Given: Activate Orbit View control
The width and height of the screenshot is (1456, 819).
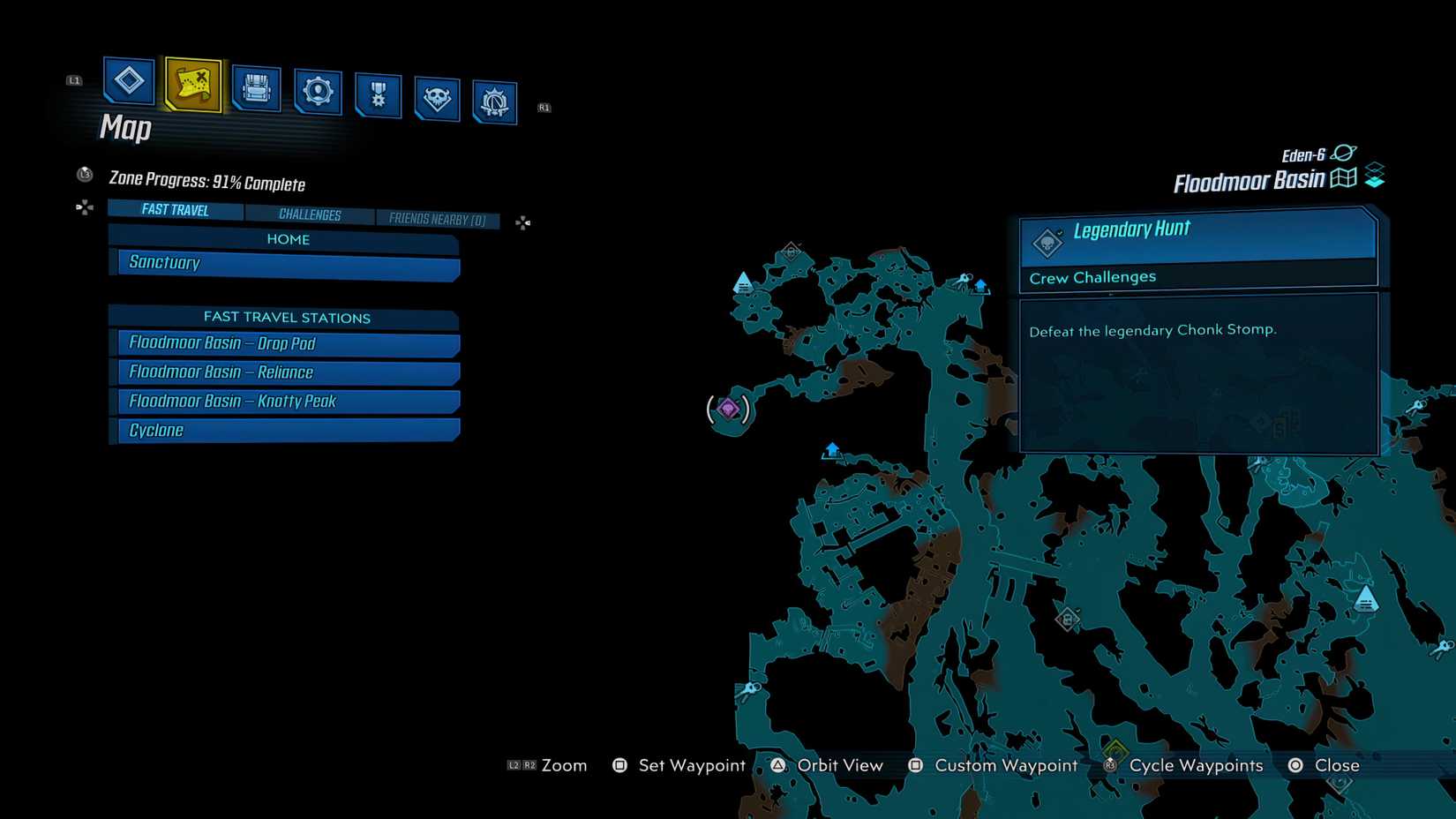Looking at the screenshot, I should click(839, 765).
